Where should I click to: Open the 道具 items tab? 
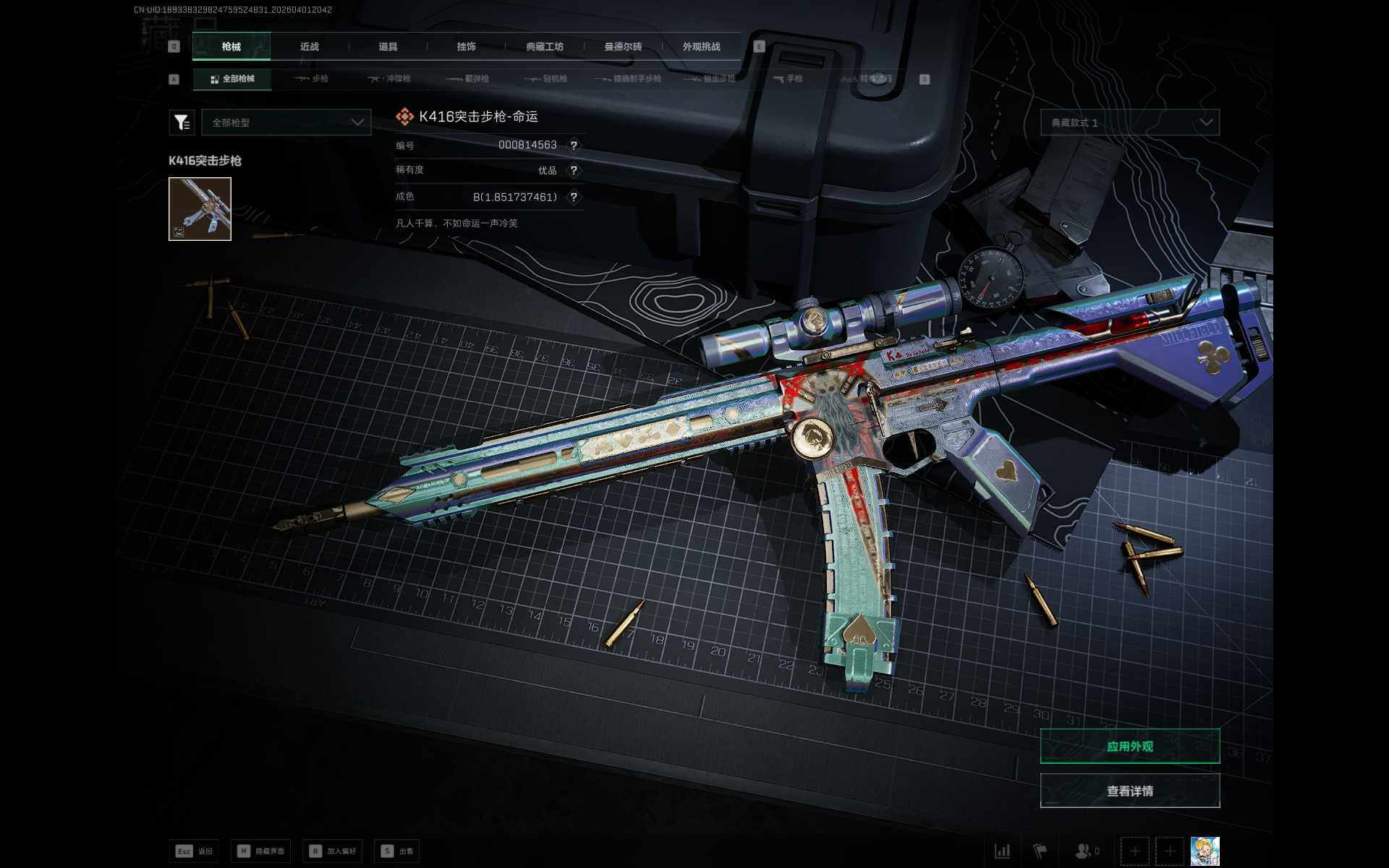(x=388, y=46)
